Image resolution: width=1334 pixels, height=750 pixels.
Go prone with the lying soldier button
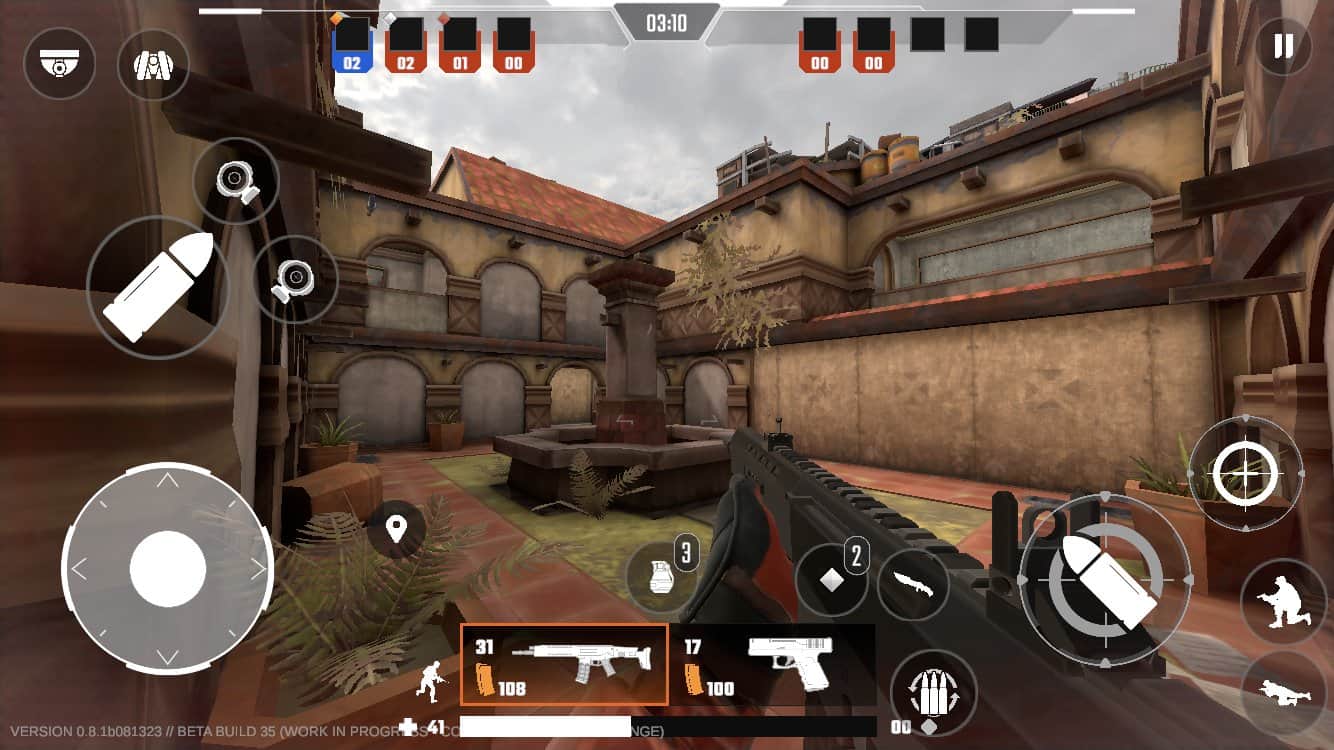[x=1283, y=693]
